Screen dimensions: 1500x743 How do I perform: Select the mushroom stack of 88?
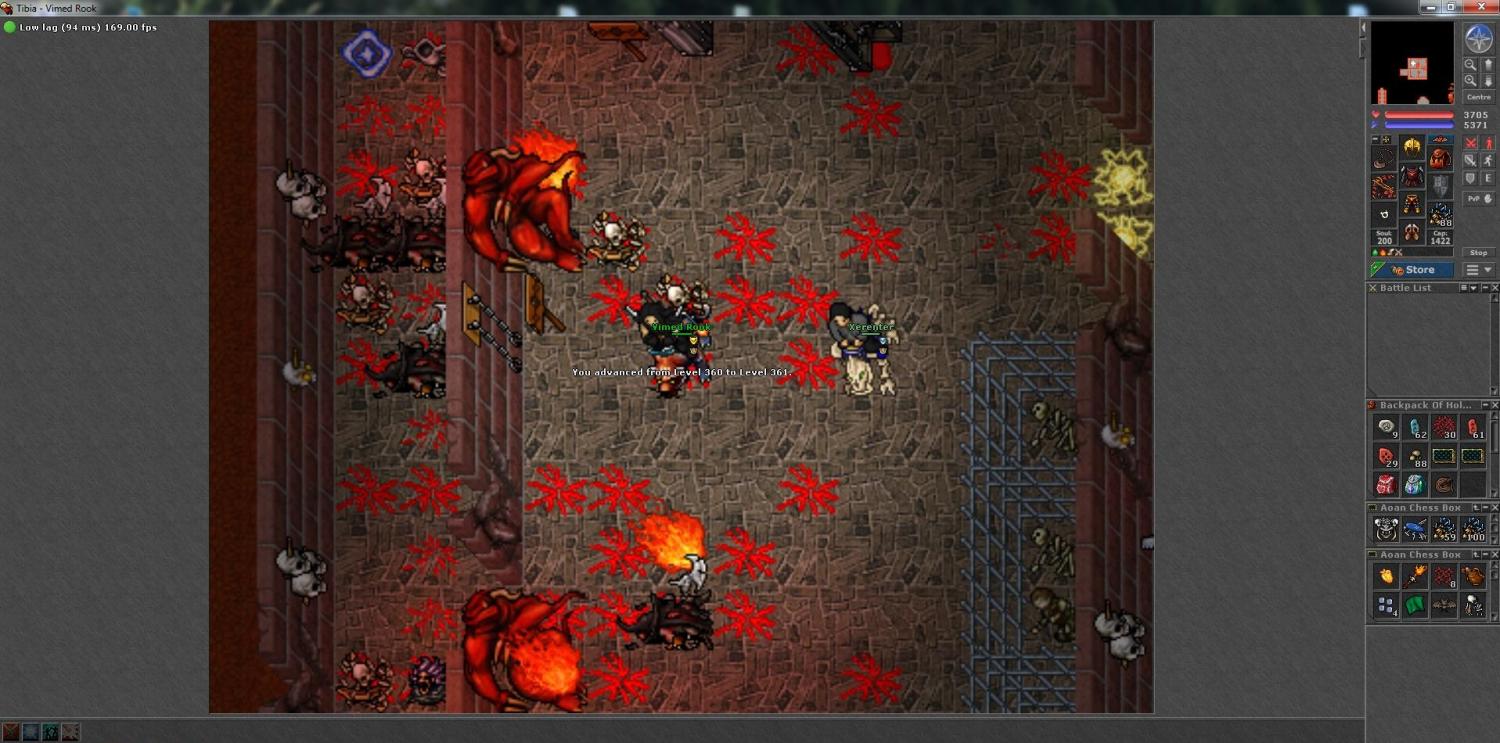point(1414,457)
